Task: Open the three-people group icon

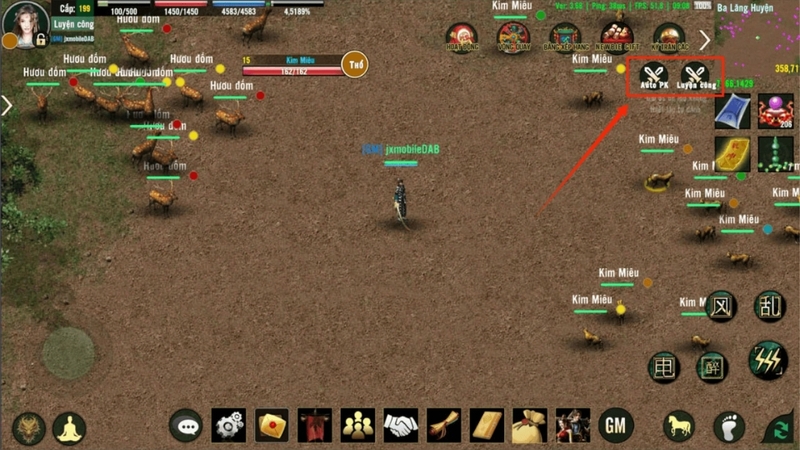Action: [x=358, y=426]
